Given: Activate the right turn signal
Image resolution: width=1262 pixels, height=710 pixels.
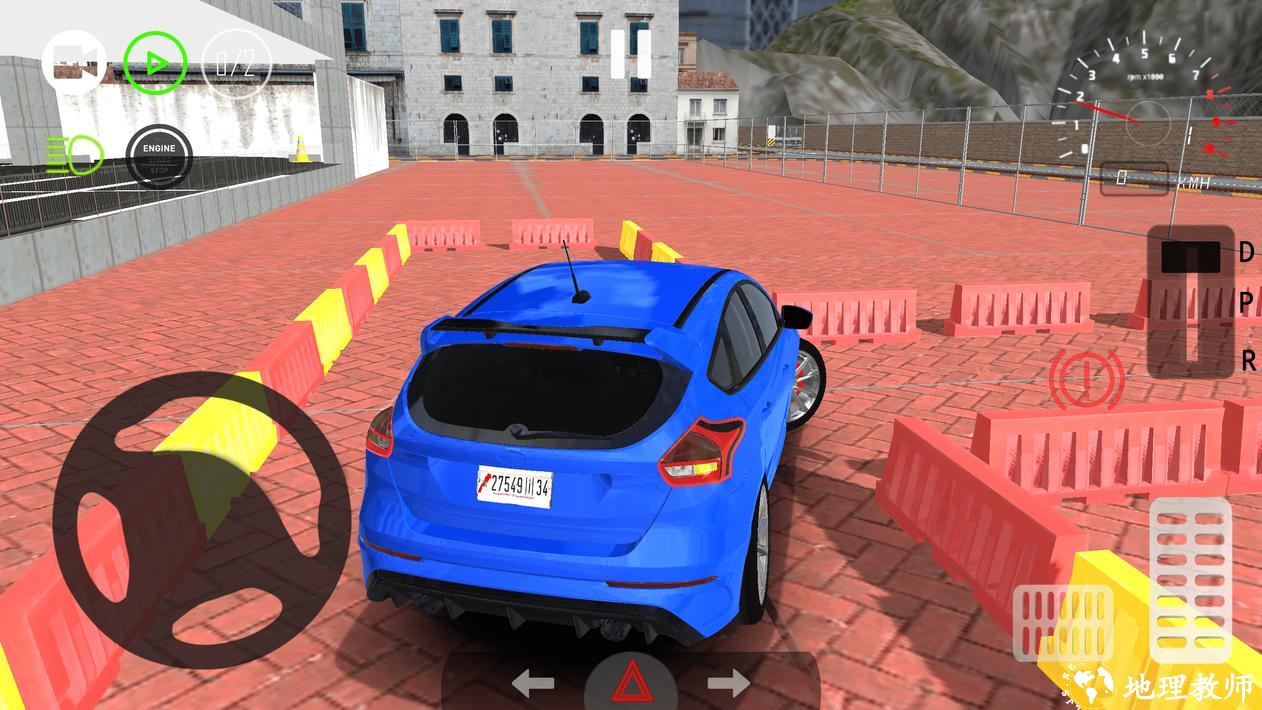Looking at the screenshot, I should pyautogui.click(x=728, y=684).
